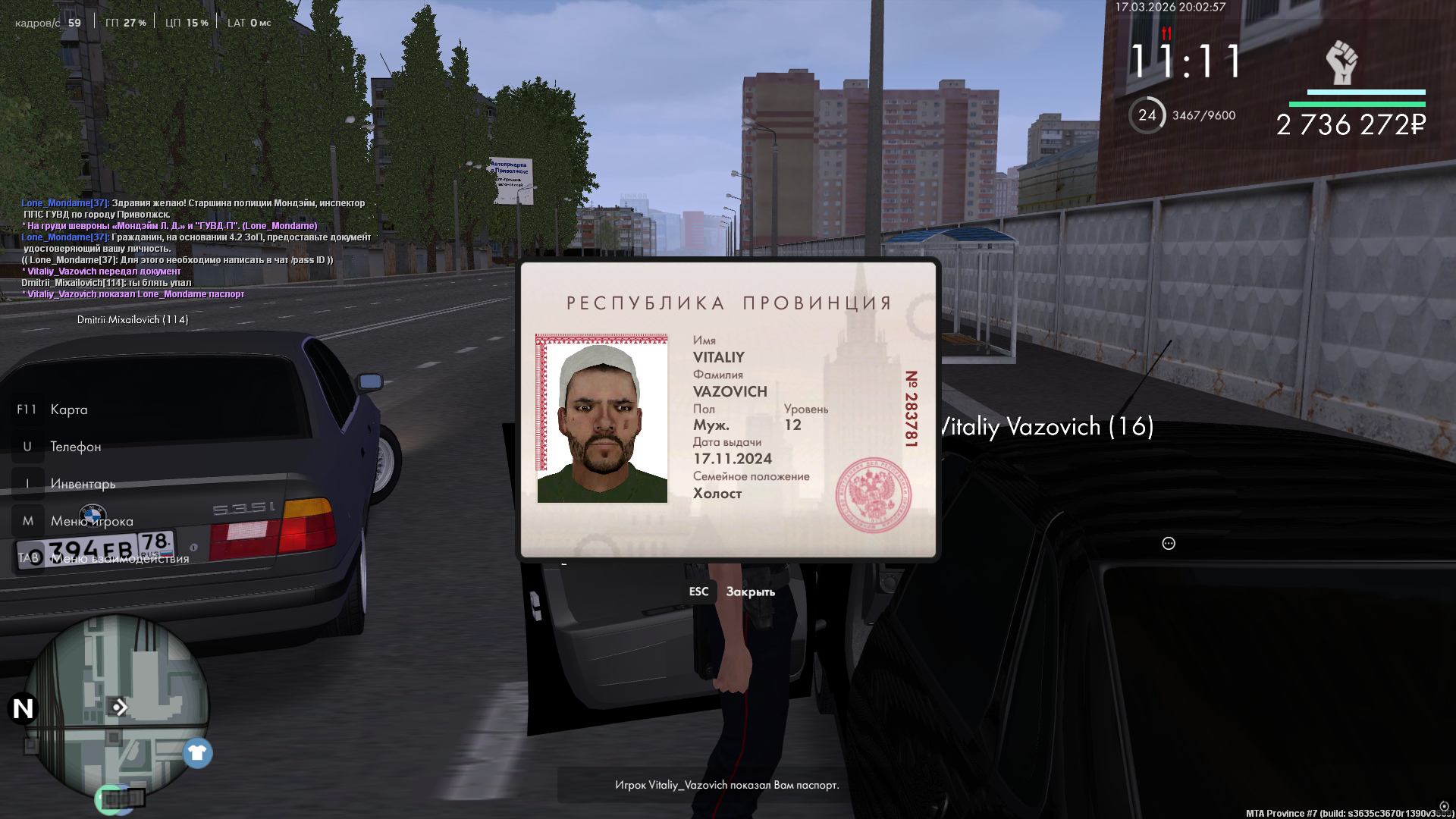Select the t-shirt marker on minimap
1456x819 pixels.
tap(198, 753)
